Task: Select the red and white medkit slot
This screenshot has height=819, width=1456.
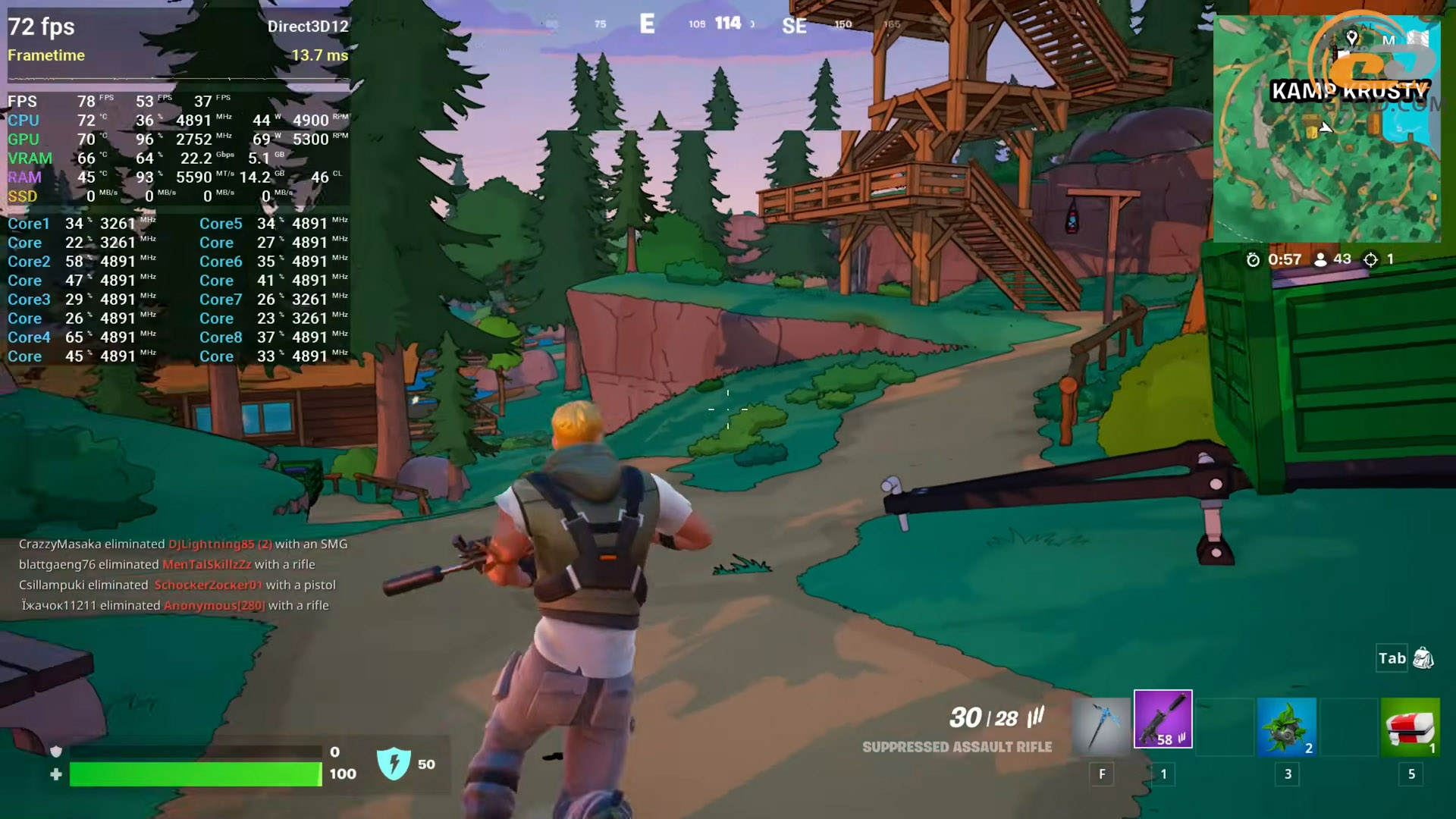Action: 1410,726
